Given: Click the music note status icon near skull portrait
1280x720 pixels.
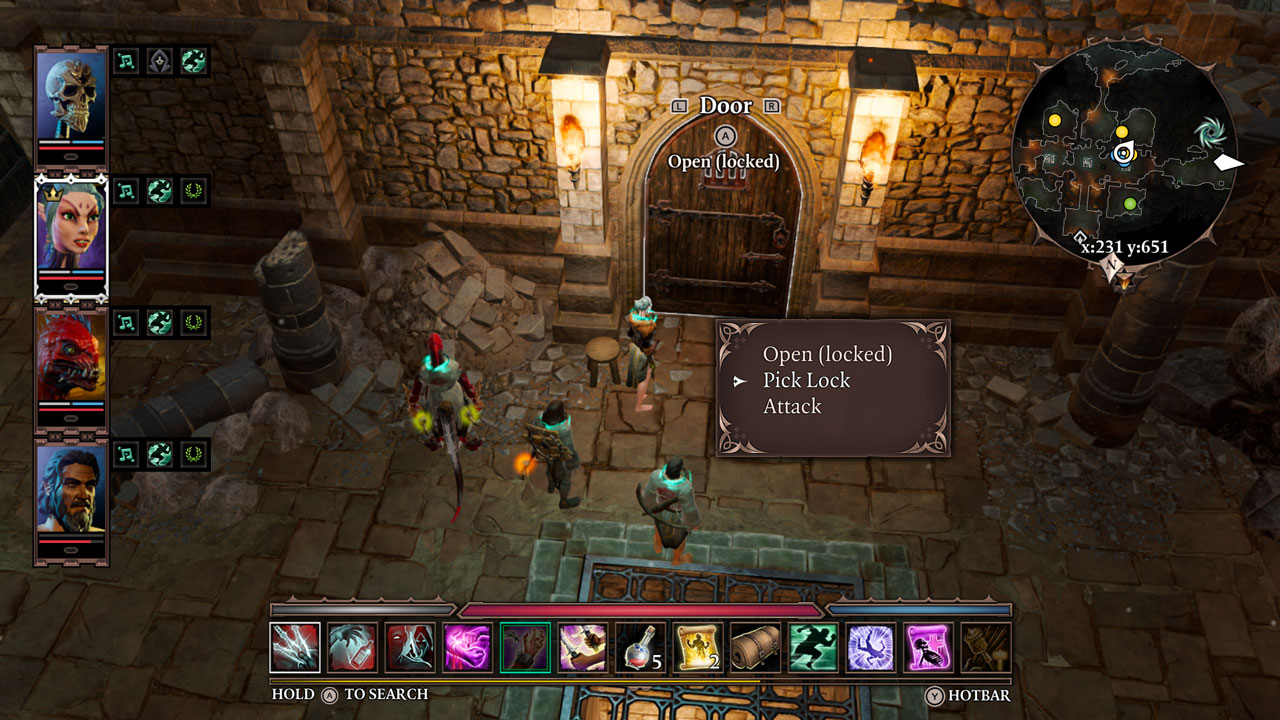Looking at the screenshot, I should tap(126, 63).
